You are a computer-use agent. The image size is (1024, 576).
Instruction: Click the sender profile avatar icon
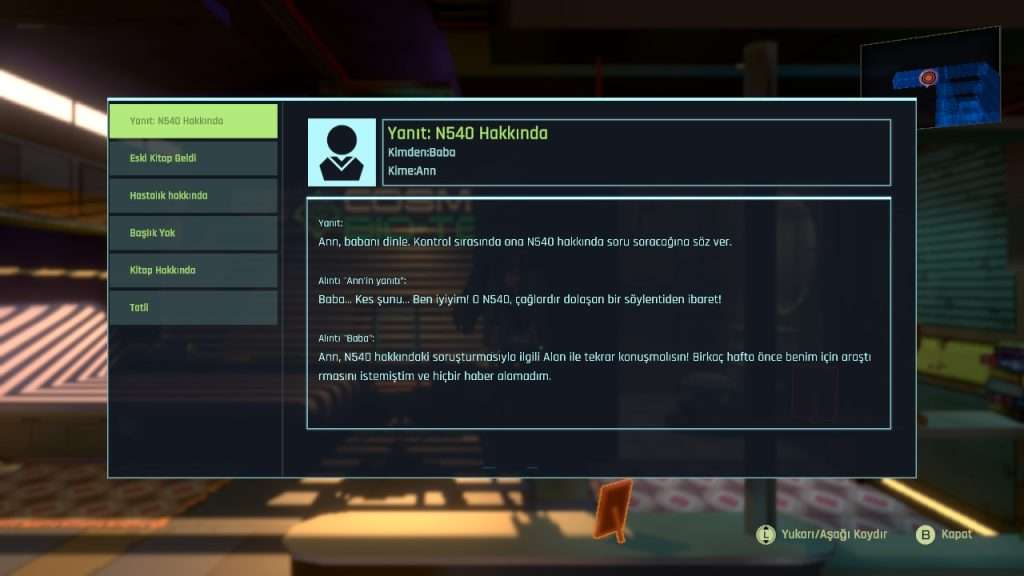(x=341, y=152)
